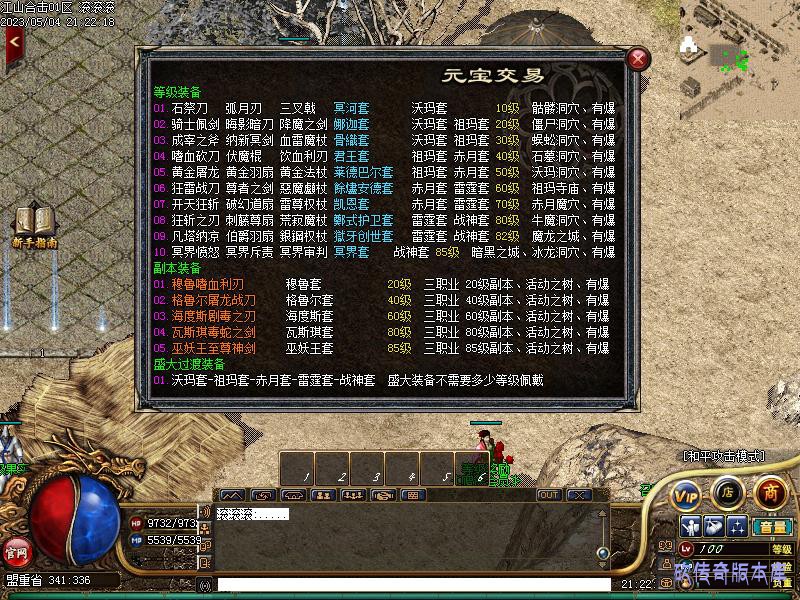Click the chat scrollbar's round handle

tap(602, 552)
